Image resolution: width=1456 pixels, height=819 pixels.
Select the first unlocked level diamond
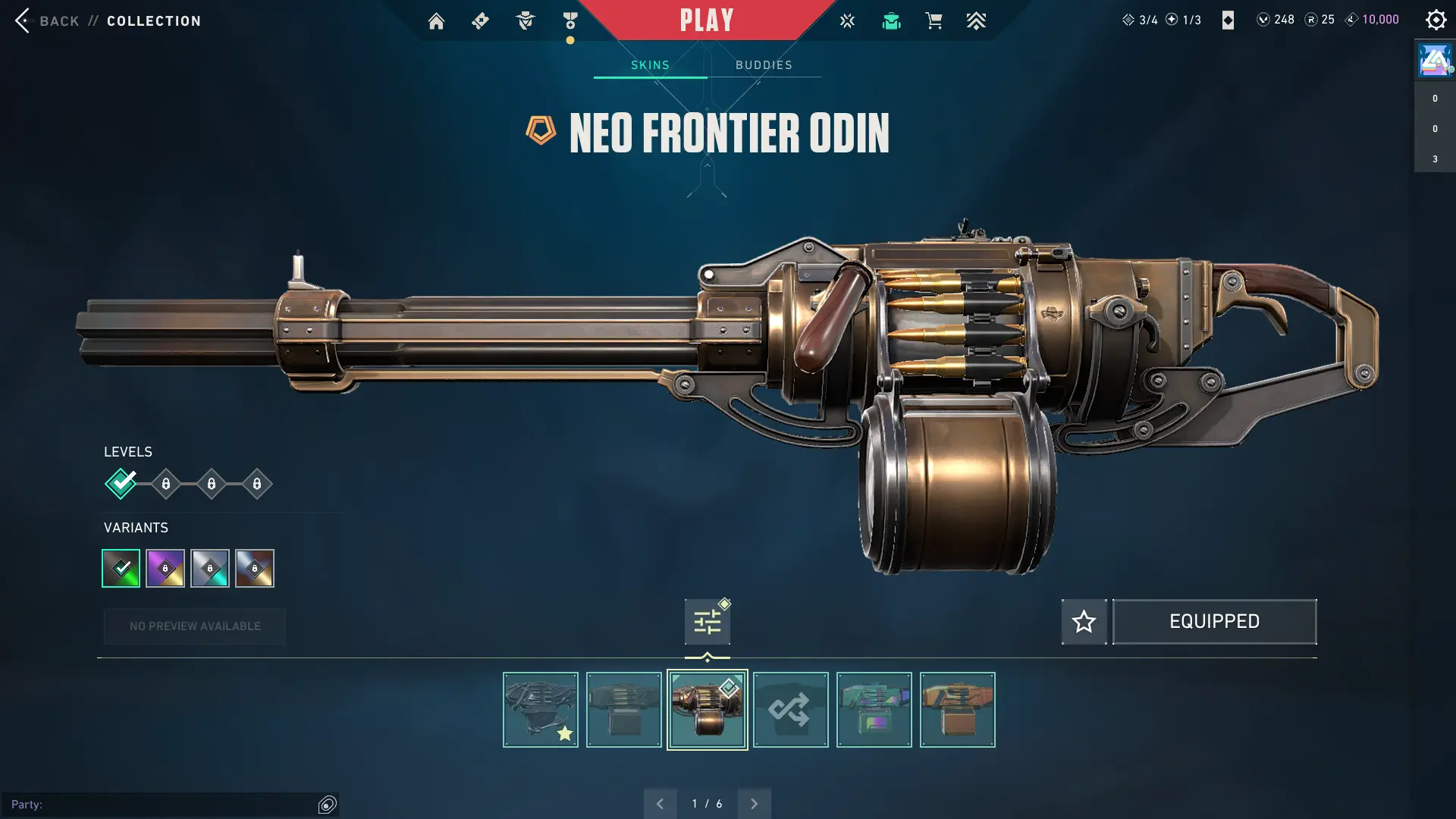click(x=121, y=484)
